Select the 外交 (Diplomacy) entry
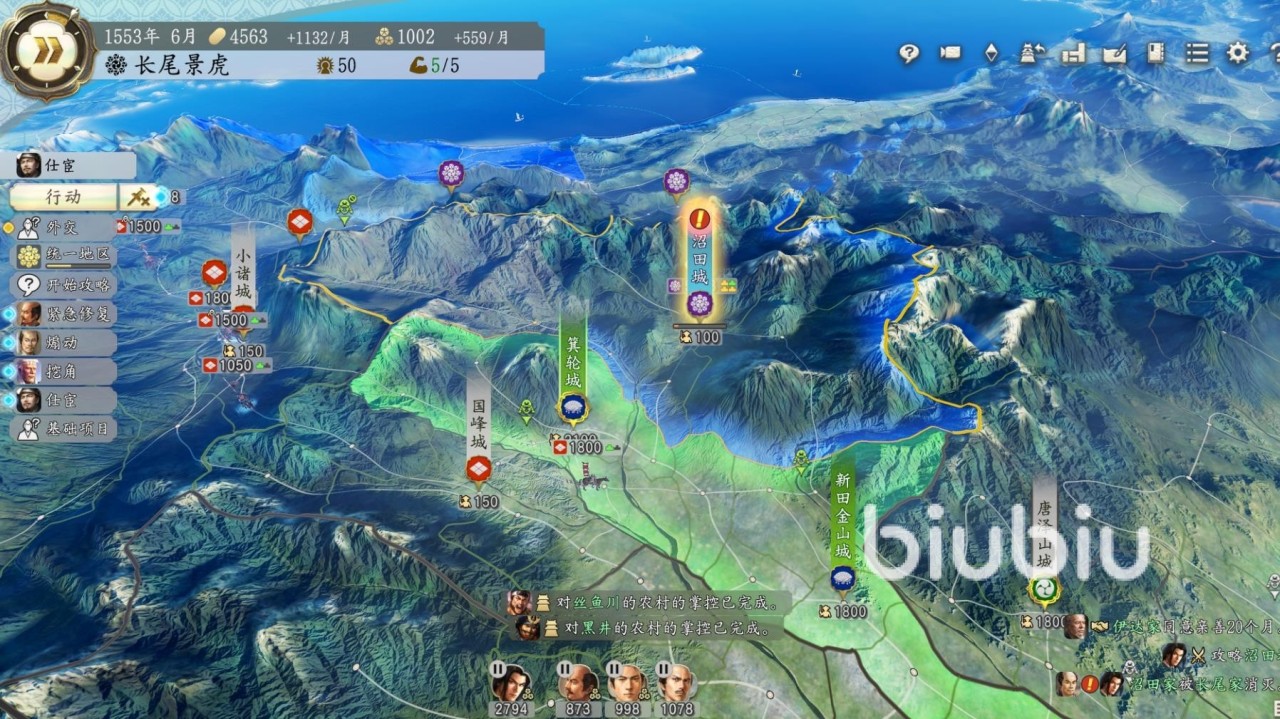This screenshot has height=719, width=1280. 62,227
